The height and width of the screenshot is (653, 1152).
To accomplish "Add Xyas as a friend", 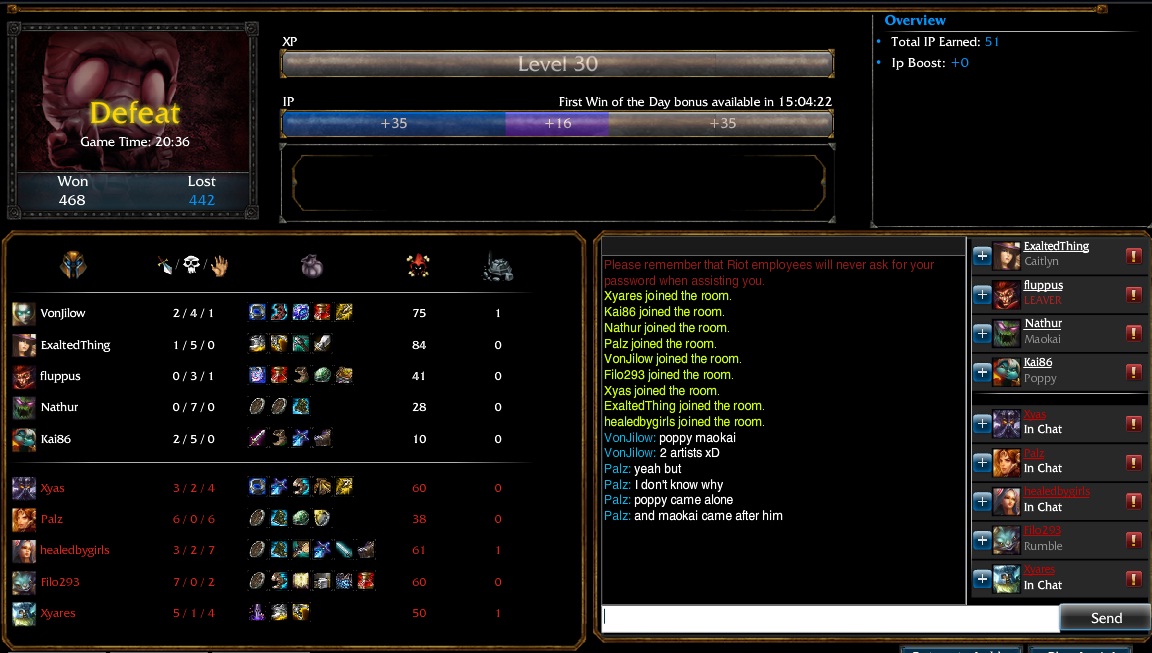I will [x=982, y=423].
